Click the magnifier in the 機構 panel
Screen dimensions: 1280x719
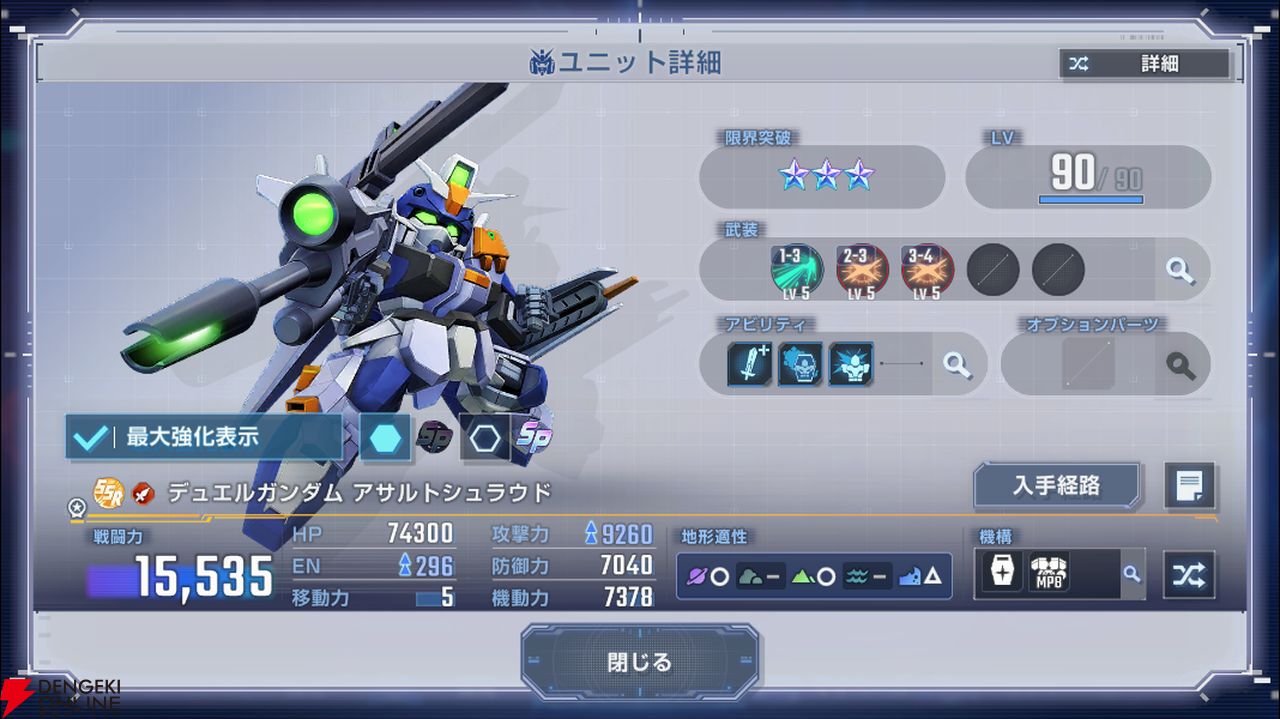[1131, 574]
